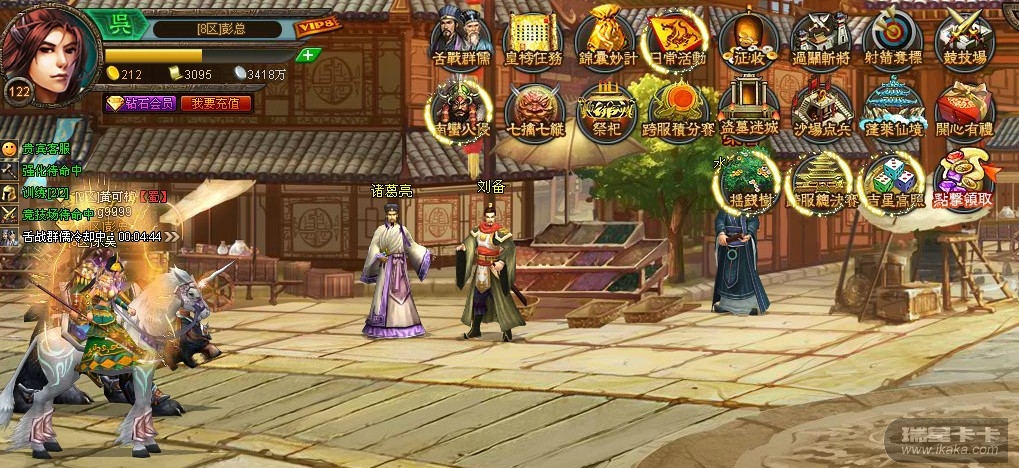Open the 開心有禮 gift box icon
The width and height of the screenshot is (1019, 468).
coord(964,108)
